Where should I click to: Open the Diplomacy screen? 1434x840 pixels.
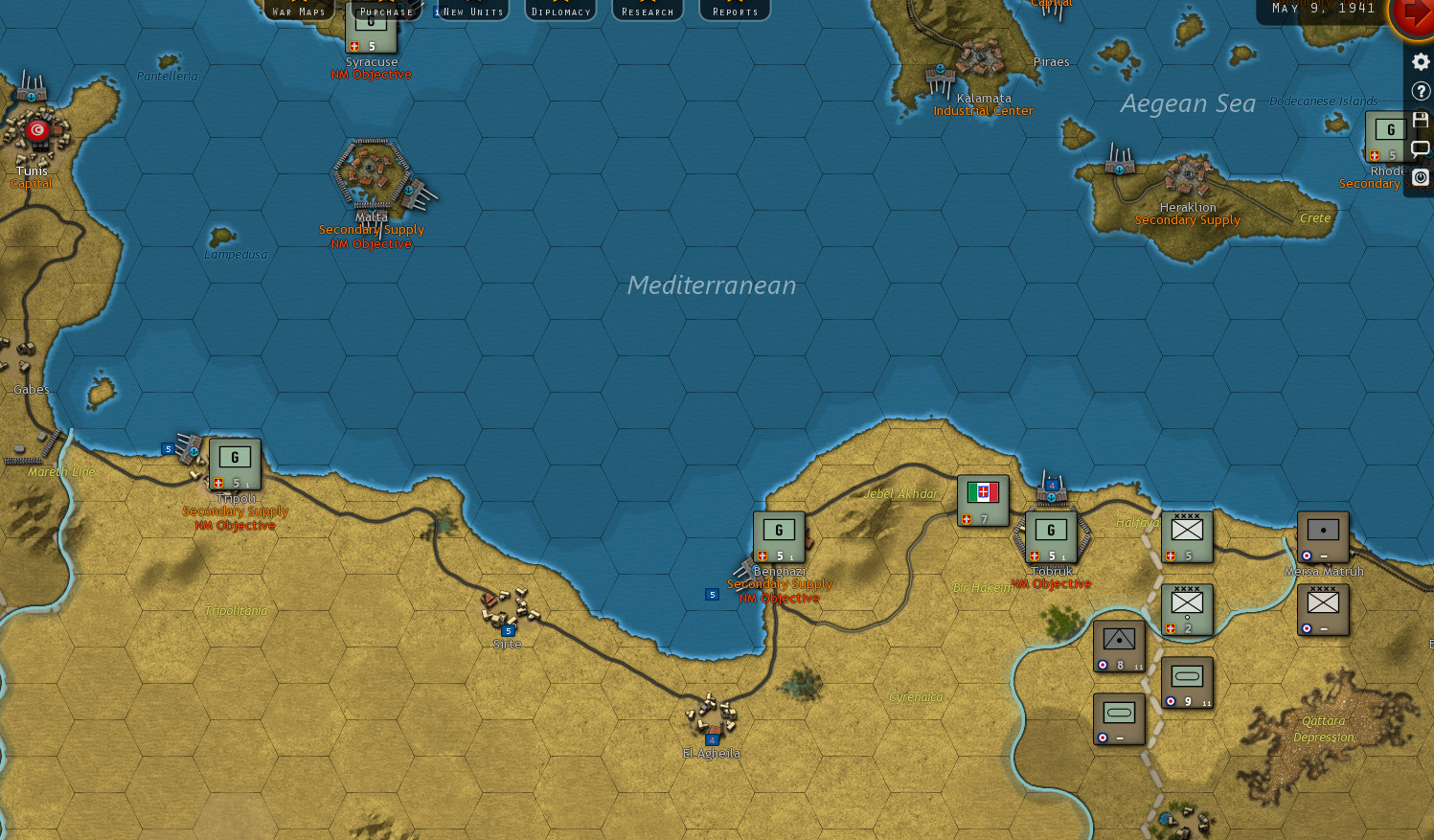[x=559, y=11]
